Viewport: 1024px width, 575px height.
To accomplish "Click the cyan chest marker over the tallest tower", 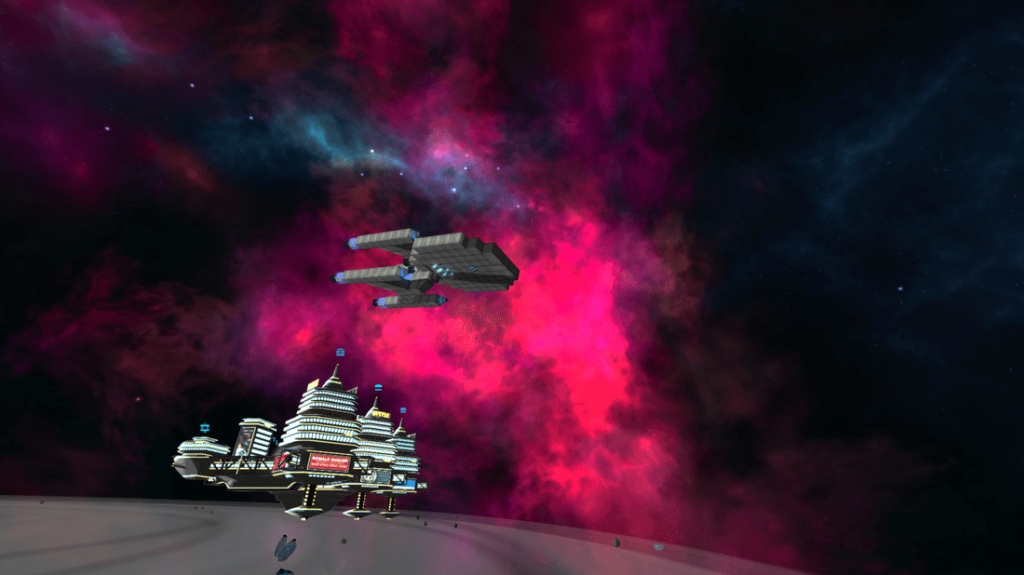I will 340,352.
